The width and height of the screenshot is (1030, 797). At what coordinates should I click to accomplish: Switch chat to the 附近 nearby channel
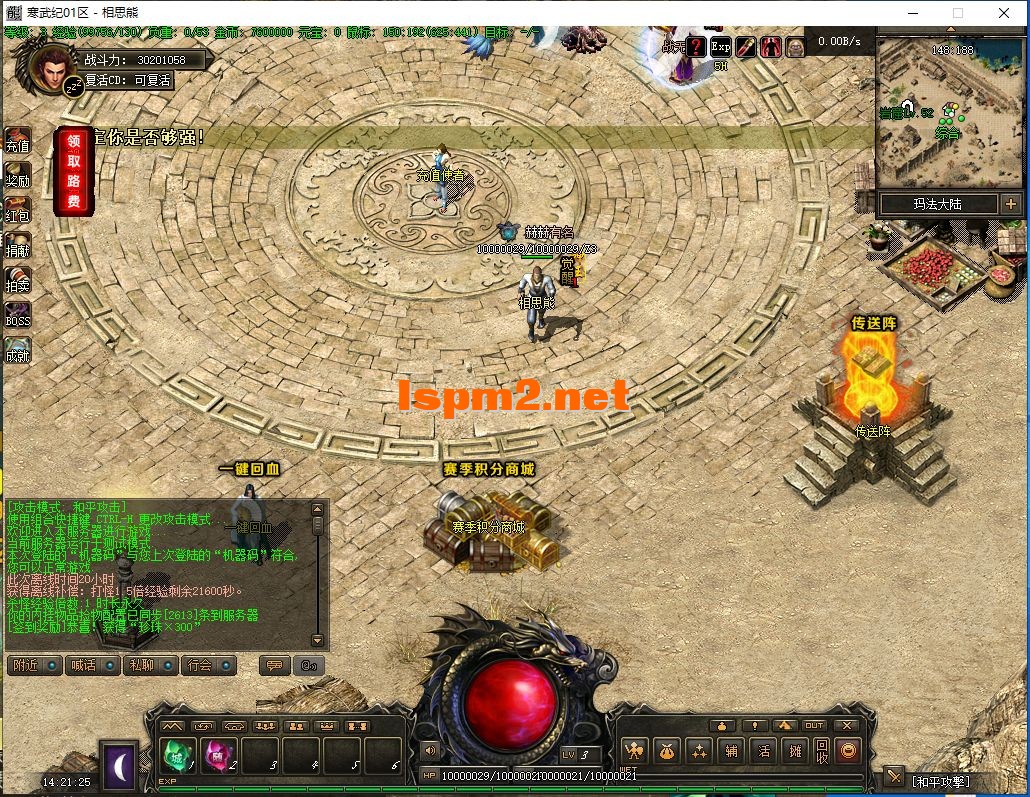(x=35, y=665)
